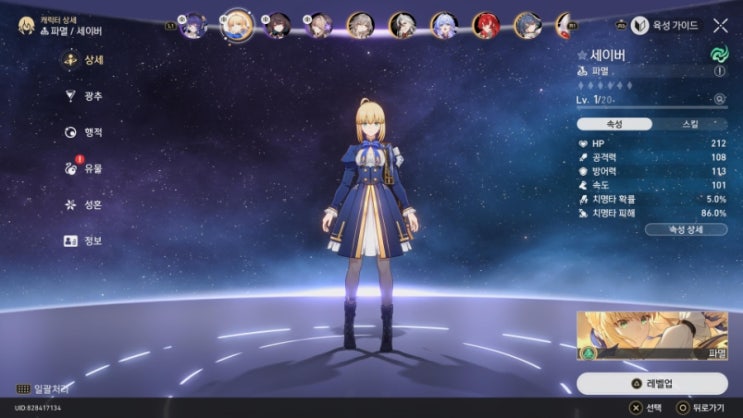This screenshot has width=743, height=418.
Task: Pick the blue-haired character portrait
Action: point(445,24)
